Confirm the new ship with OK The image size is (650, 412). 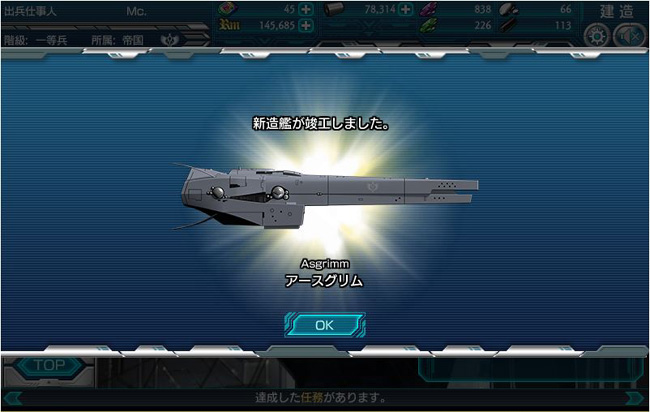click(324, 325)
